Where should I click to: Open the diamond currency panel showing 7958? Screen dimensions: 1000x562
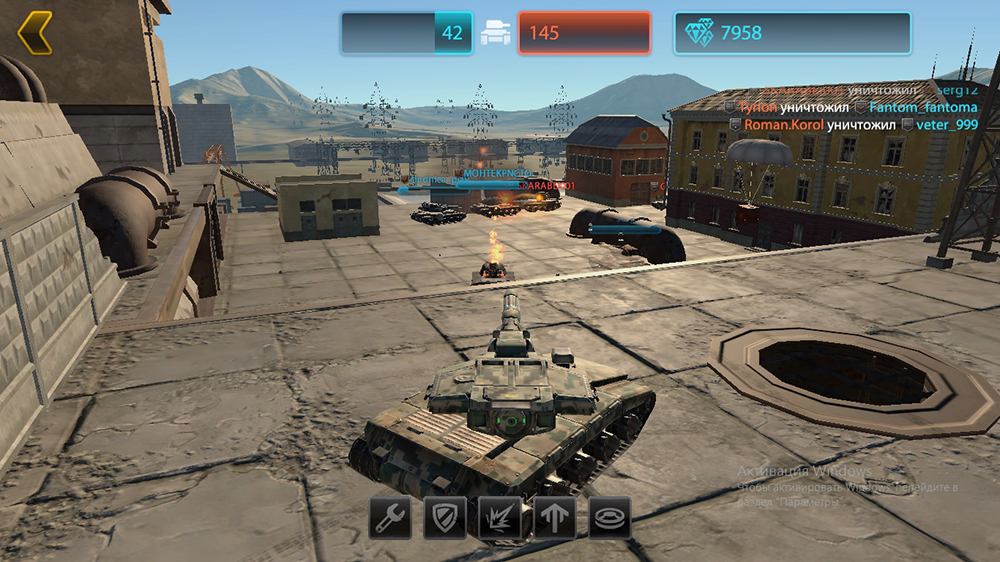tap(792, 33)
